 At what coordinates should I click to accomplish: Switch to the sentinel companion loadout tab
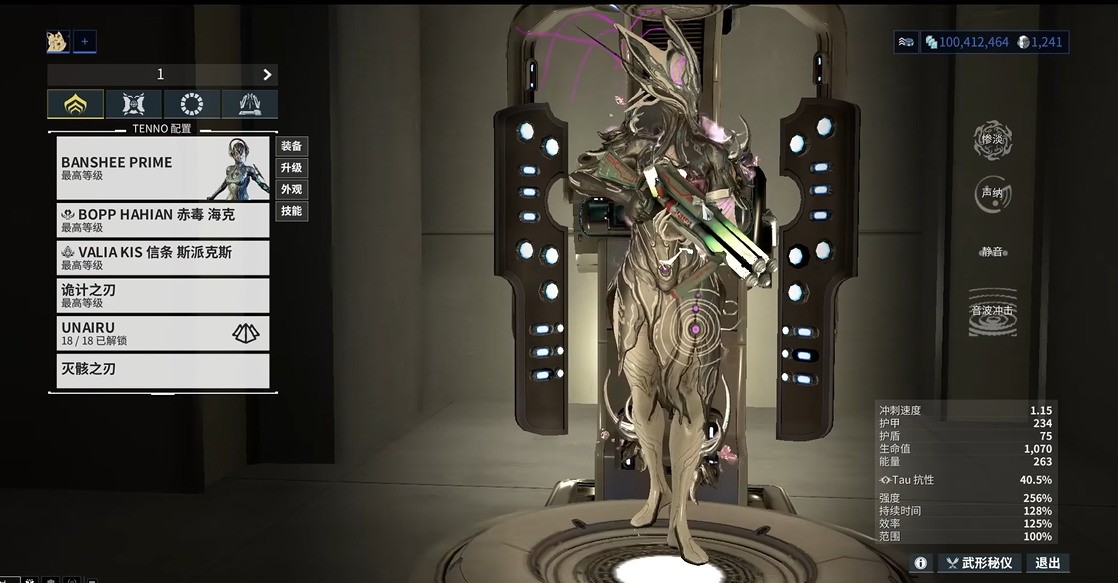pyautogui.click(x=134, y=104)
